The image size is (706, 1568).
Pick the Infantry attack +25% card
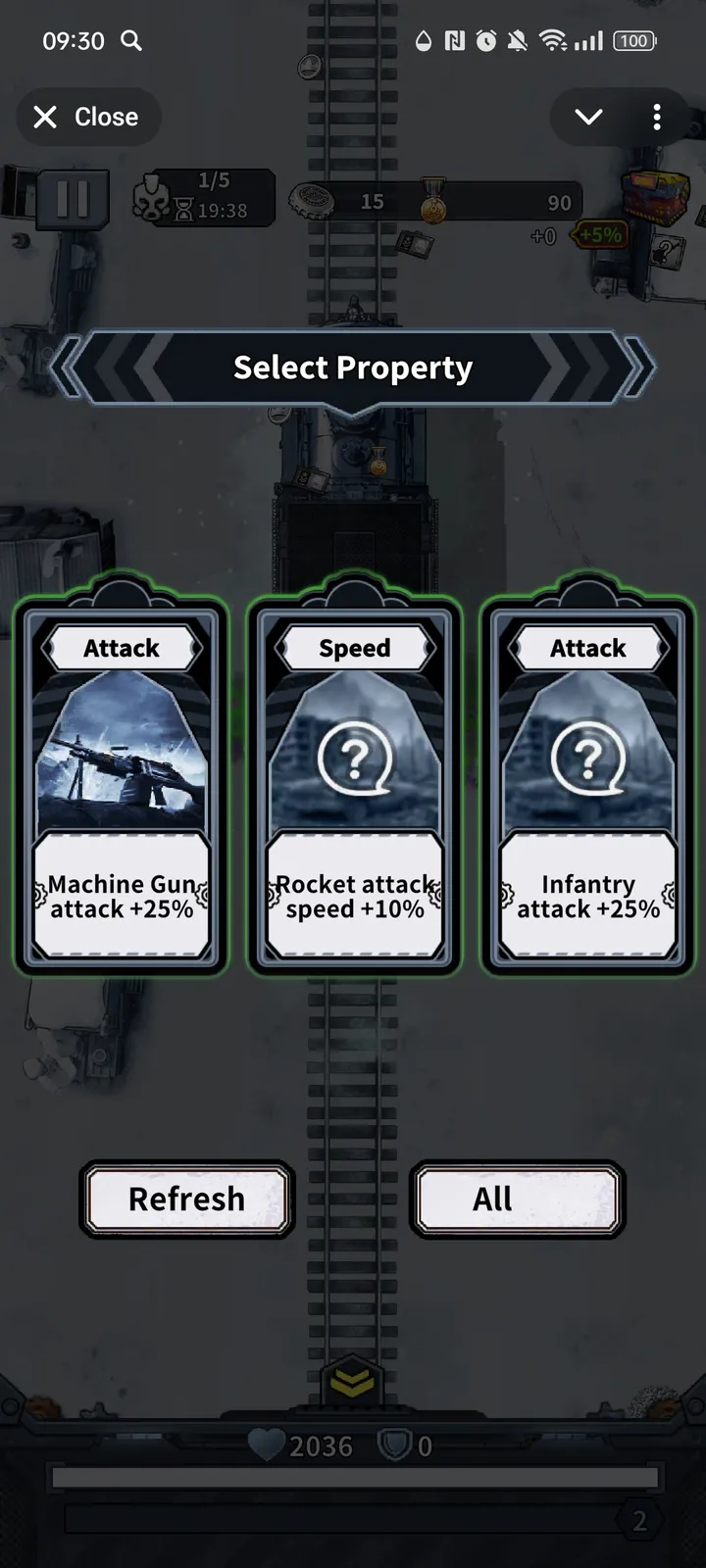(587, 784)
